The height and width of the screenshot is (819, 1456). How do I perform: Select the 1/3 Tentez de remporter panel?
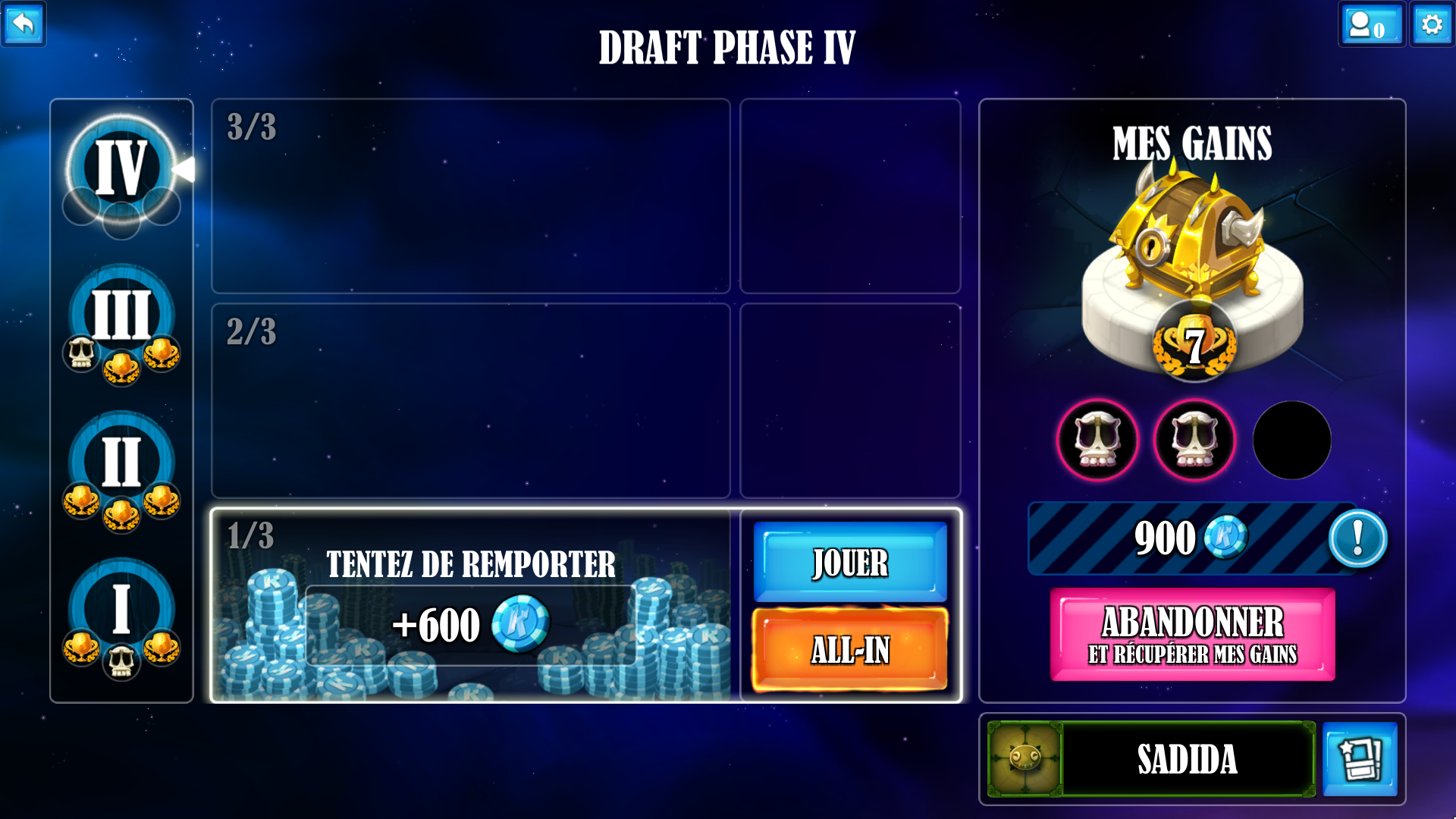click(x=470, y=605)
